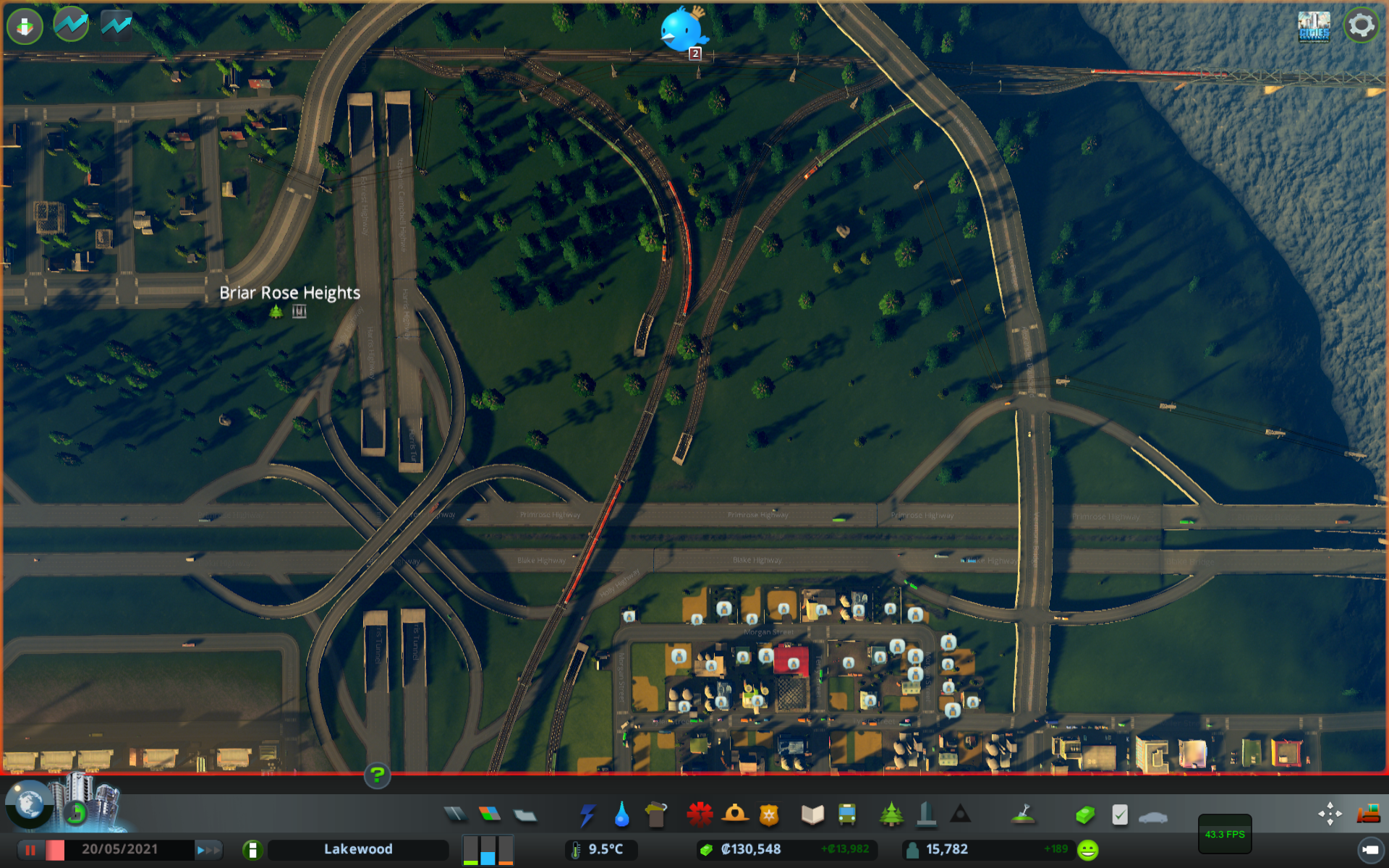This screenshot has width=1389, height=868.
Task: Open the Districts and Areas menu
Action: tap(526, 813)
